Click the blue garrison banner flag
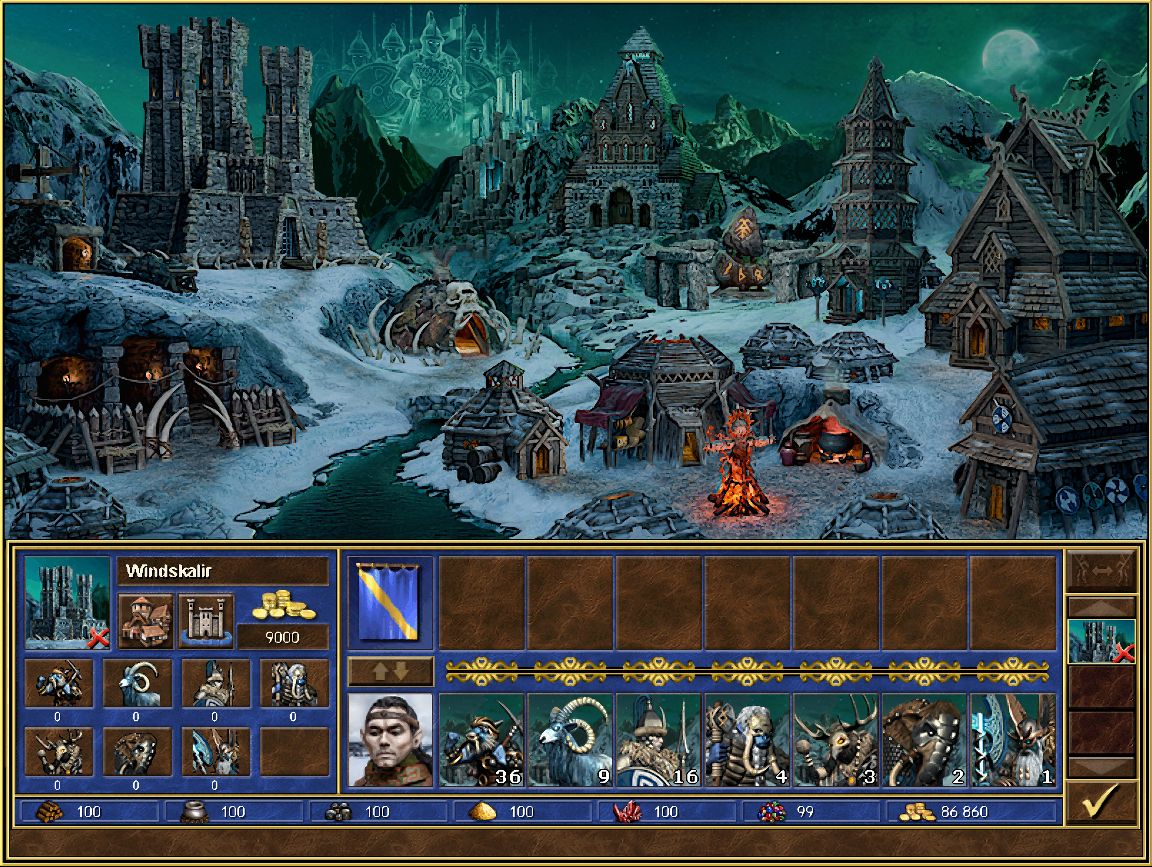The height and width of the screenshot is (867, 1152). coord(390,600)
